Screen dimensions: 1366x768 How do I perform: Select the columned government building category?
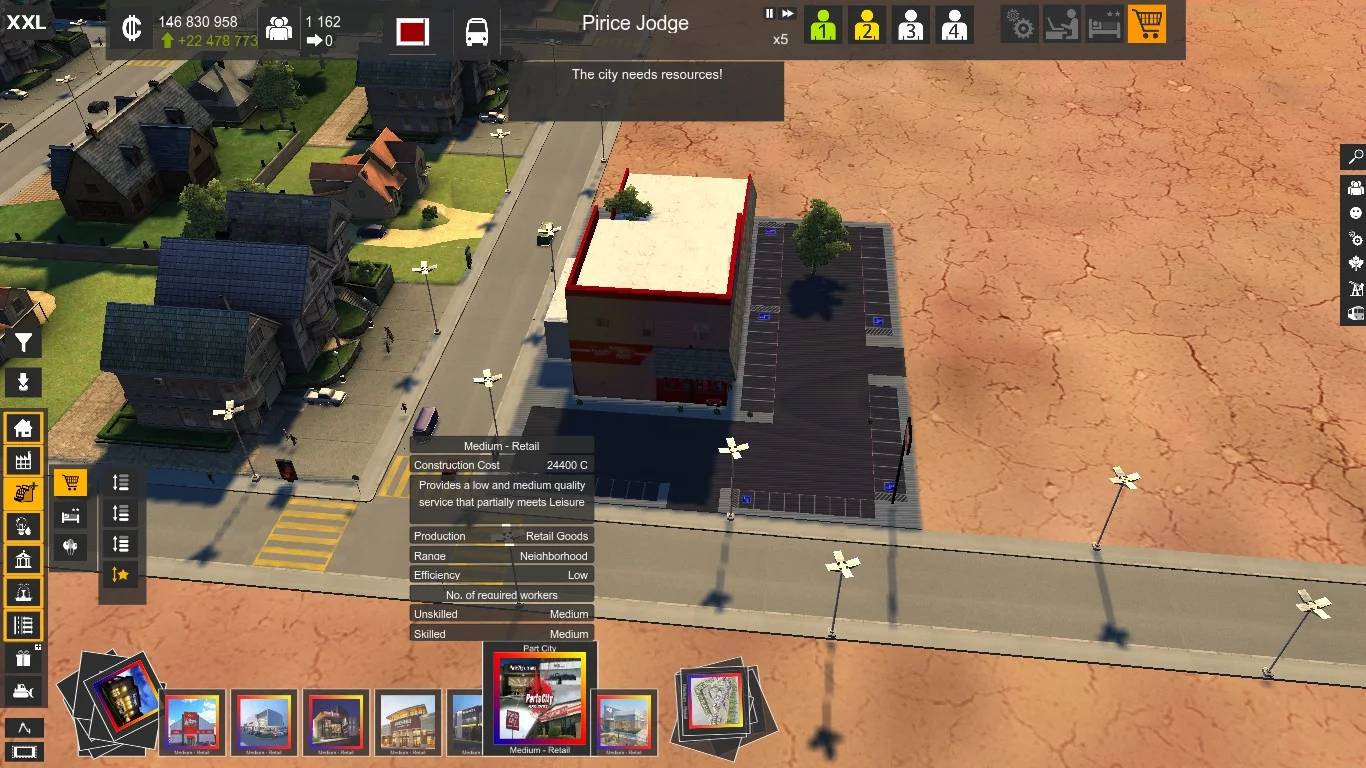pos(23,559)
